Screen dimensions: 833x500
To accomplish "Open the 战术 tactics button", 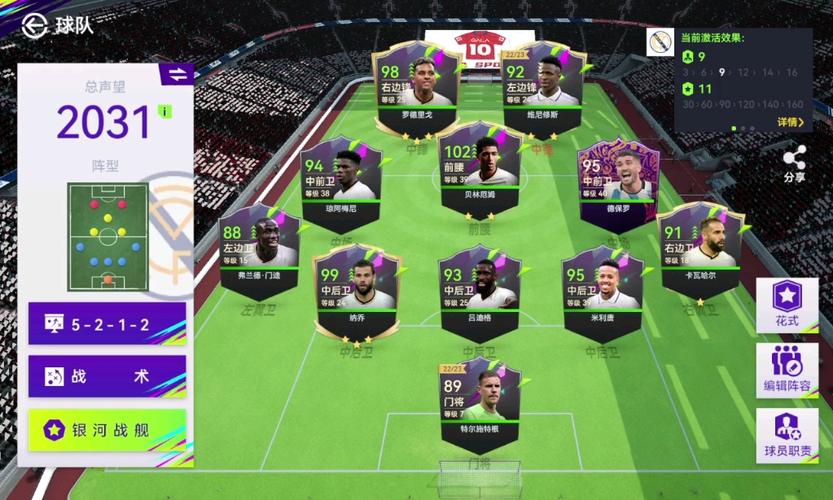I will [x=107, y=377].
